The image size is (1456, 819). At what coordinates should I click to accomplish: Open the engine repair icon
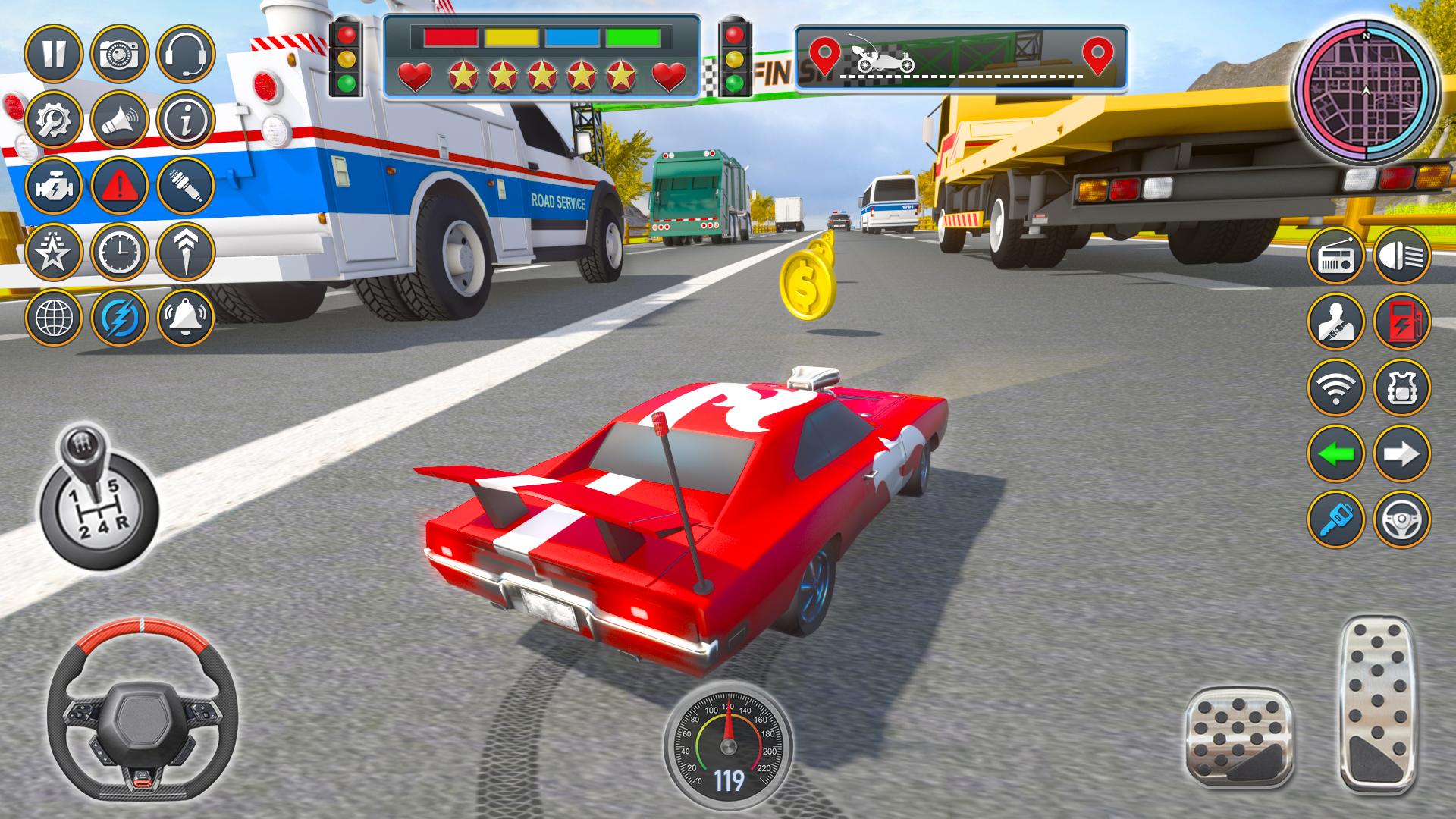click(x=53, y=187)
